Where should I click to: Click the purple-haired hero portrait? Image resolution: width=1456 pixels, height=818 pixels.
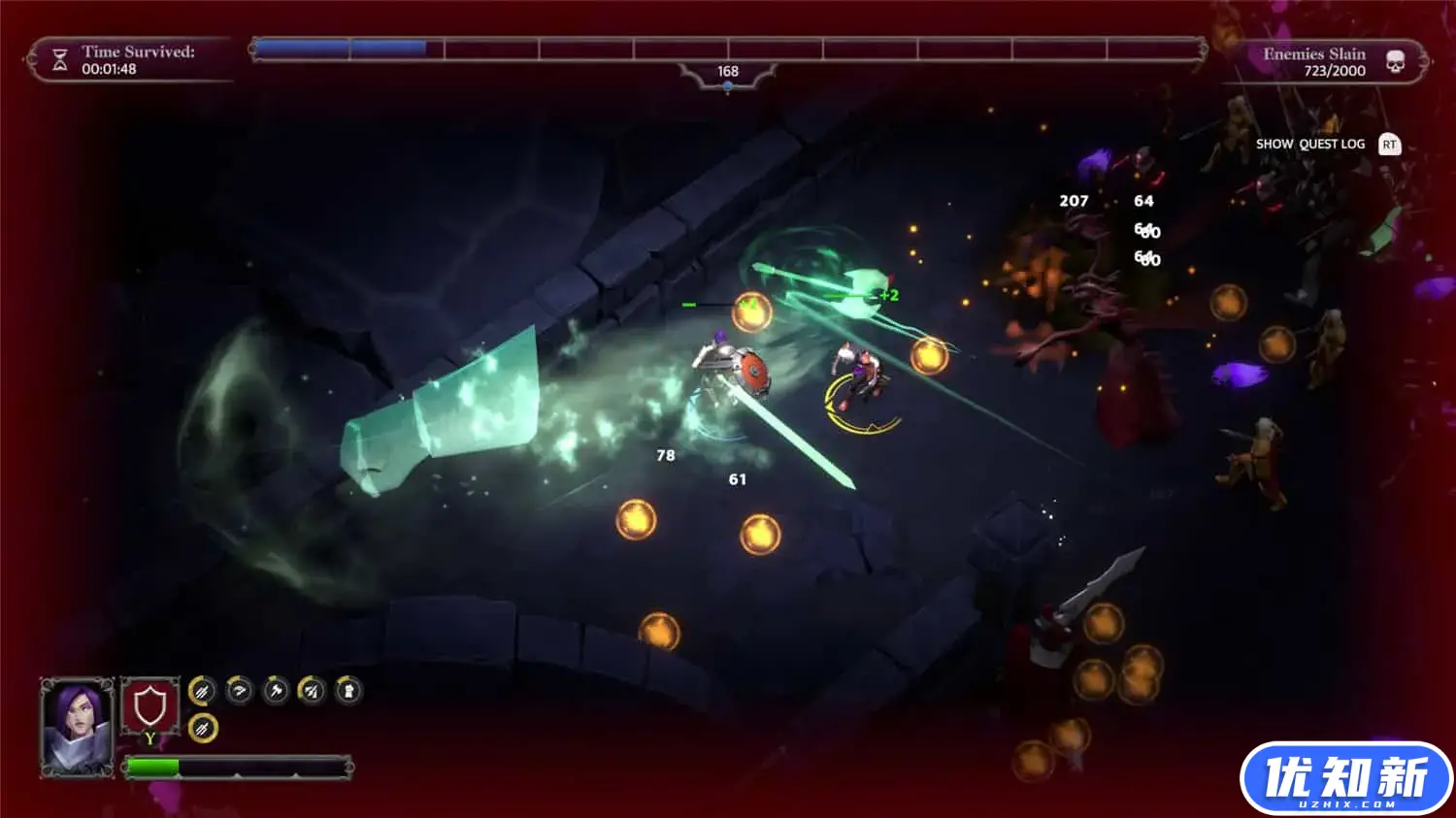[x=77, y=726]
